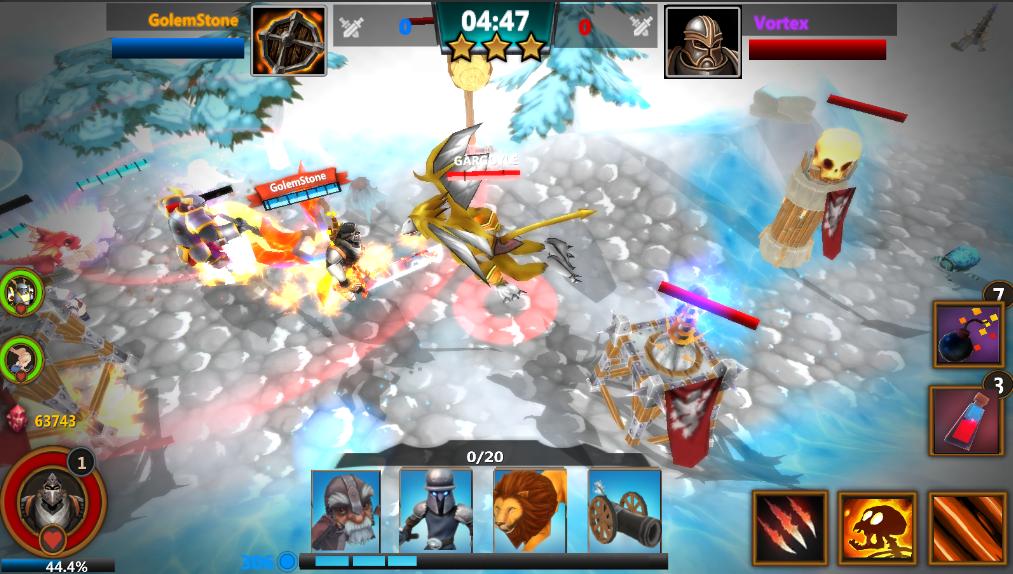Use the bomb item
This screenshot has height=574, width=1013.
[x=967, y=335]
